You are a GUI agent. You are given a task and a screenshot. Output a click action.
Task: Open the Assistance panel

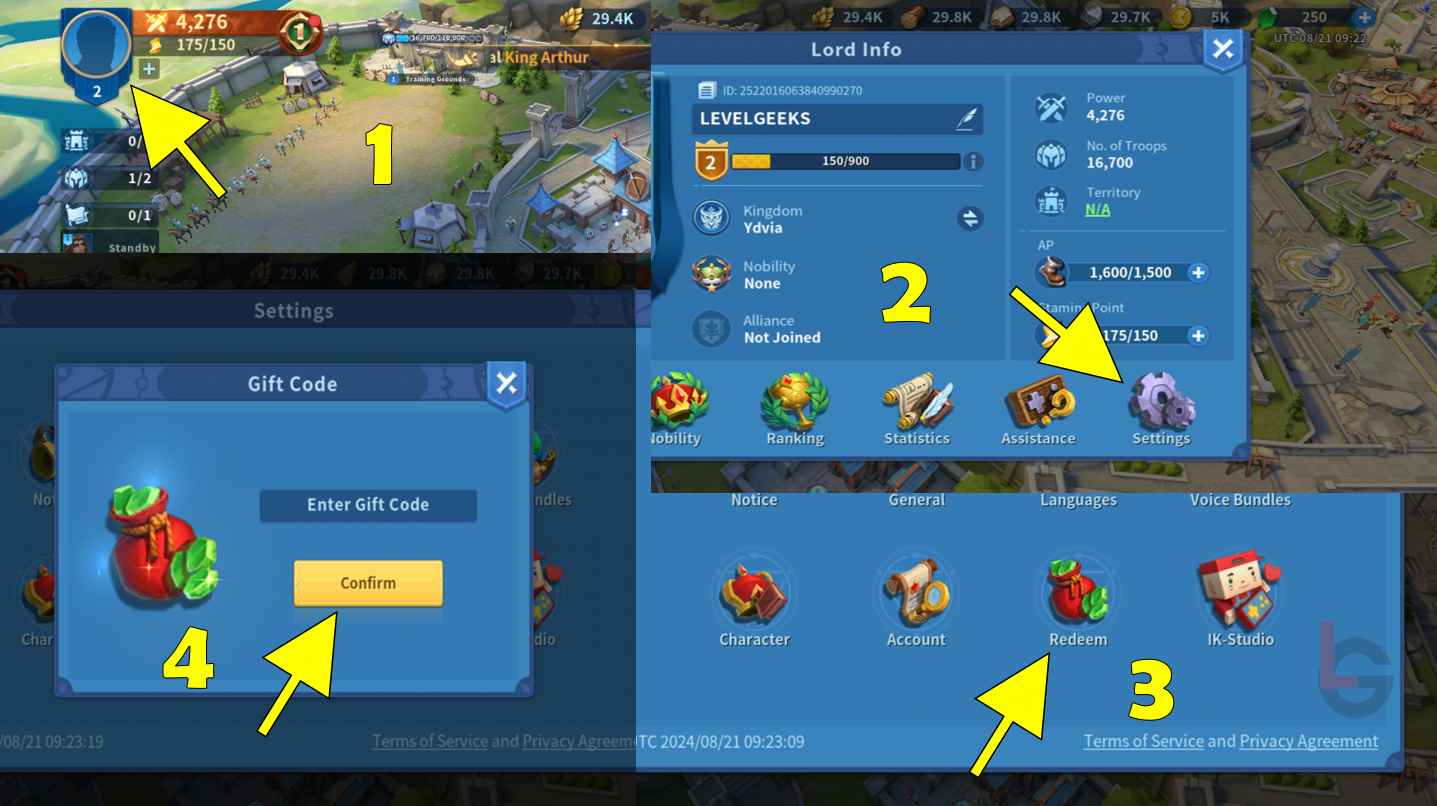click(x=1038, y=400)
